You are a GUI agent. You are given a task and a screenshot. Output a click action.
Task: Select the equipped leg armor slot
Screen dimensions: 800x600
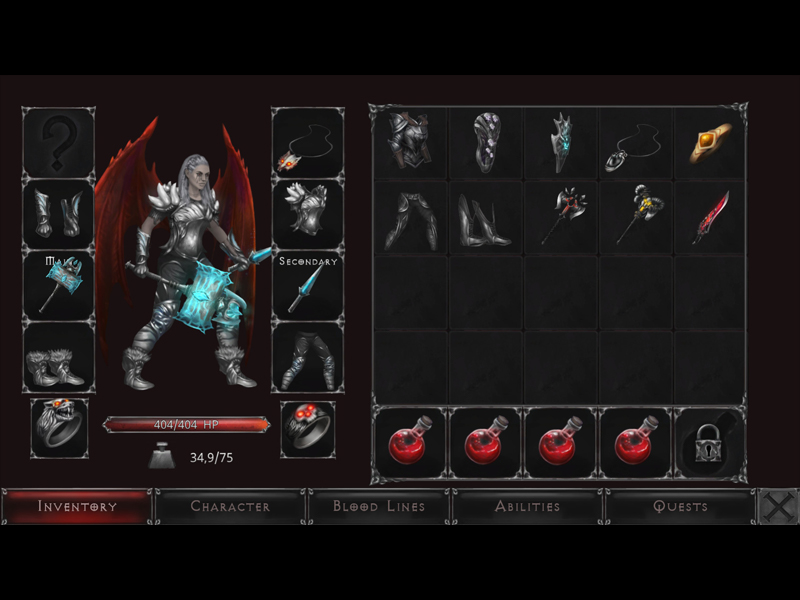click(307, 357)
